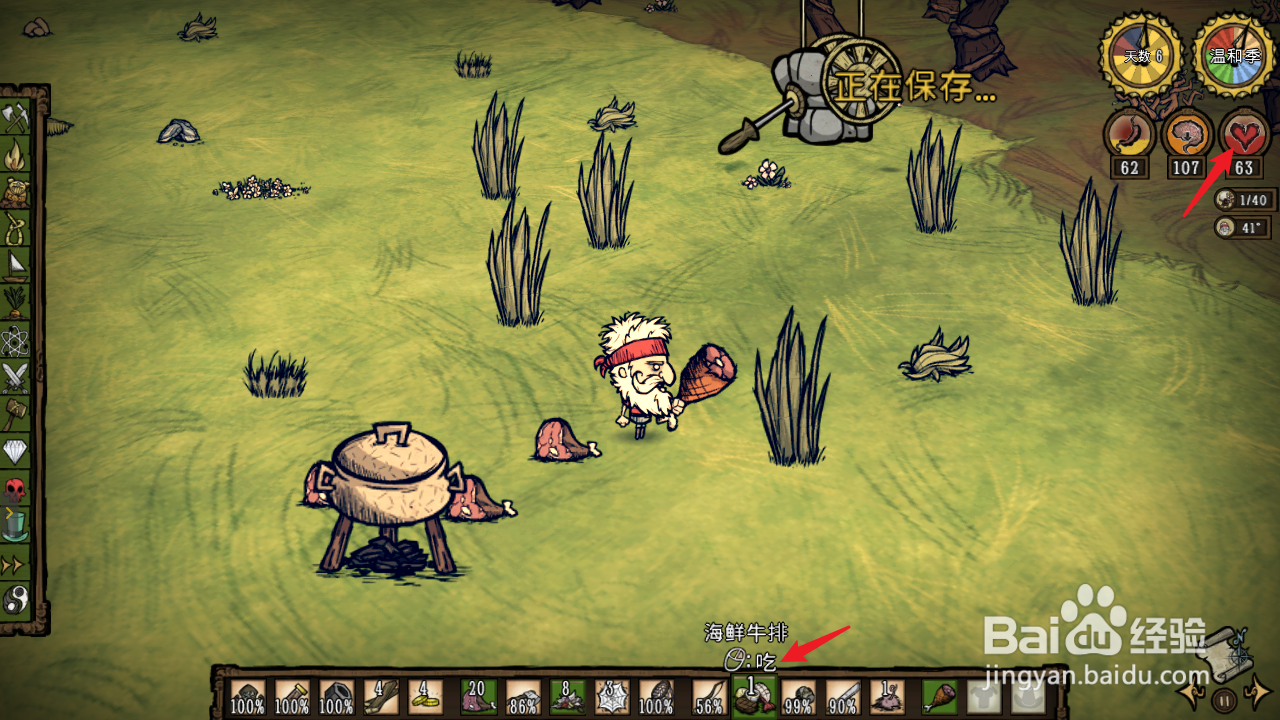The height and width of the screenshot is (720, 1280).
Task: Select the equipped ham bat hand slot
Action: click(940, 696)
